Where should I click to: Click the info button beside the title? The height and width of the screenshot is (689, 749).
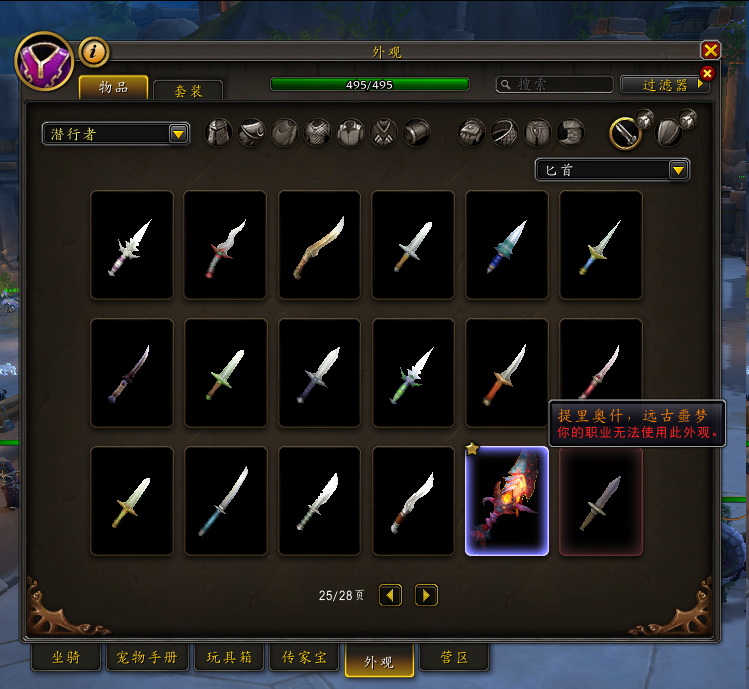click(93, 50)
